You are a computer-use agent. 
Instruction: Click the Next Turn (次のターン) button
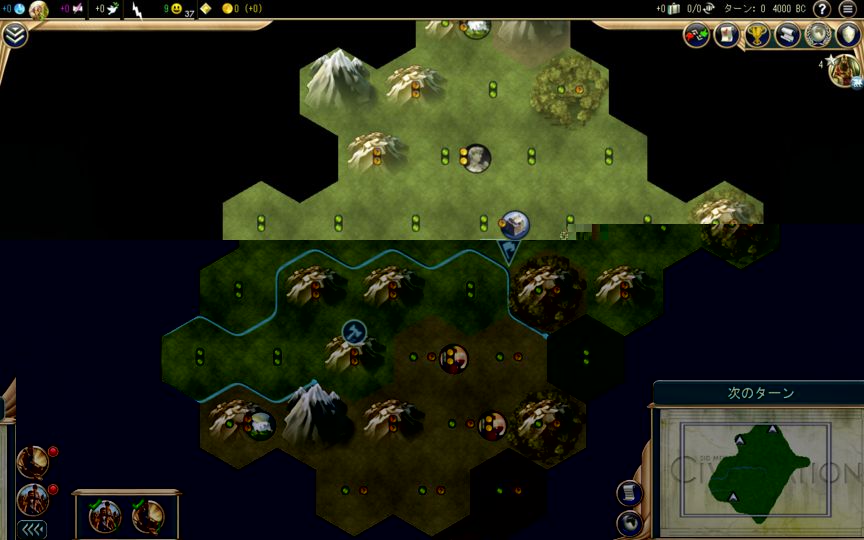tap(760, 393)
